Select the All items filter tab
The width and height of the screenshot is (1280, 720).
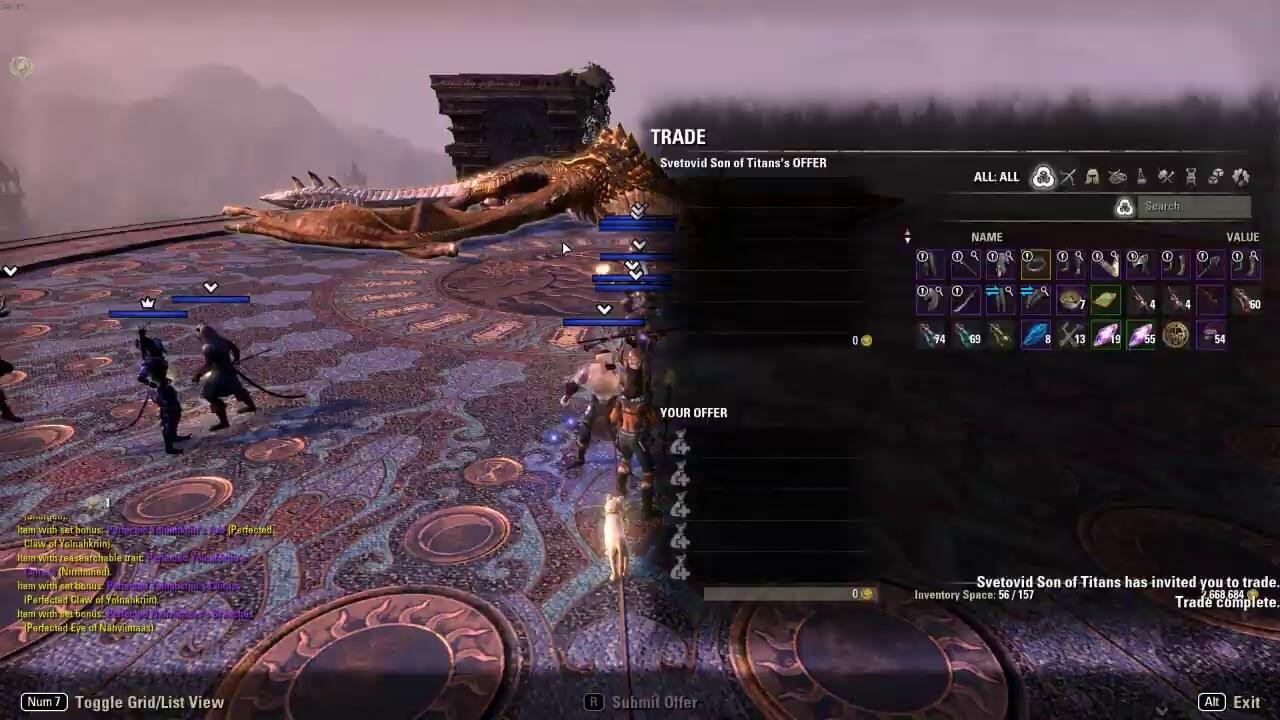[1043, 177]
